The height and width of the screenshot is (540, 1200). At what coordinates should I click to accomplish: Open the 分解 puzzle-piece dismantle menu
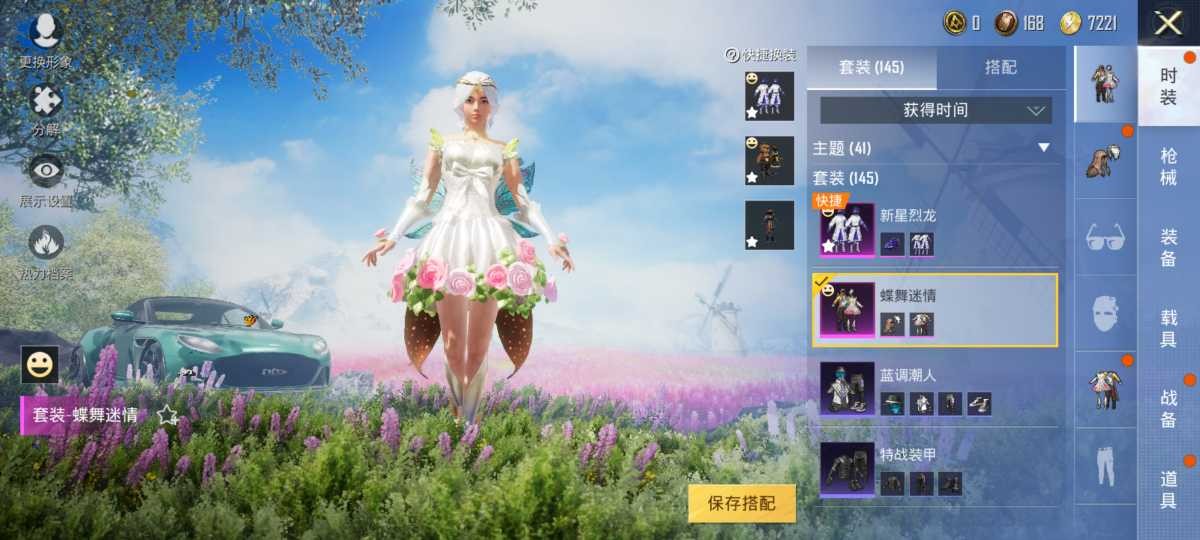(x=45, y=106)
